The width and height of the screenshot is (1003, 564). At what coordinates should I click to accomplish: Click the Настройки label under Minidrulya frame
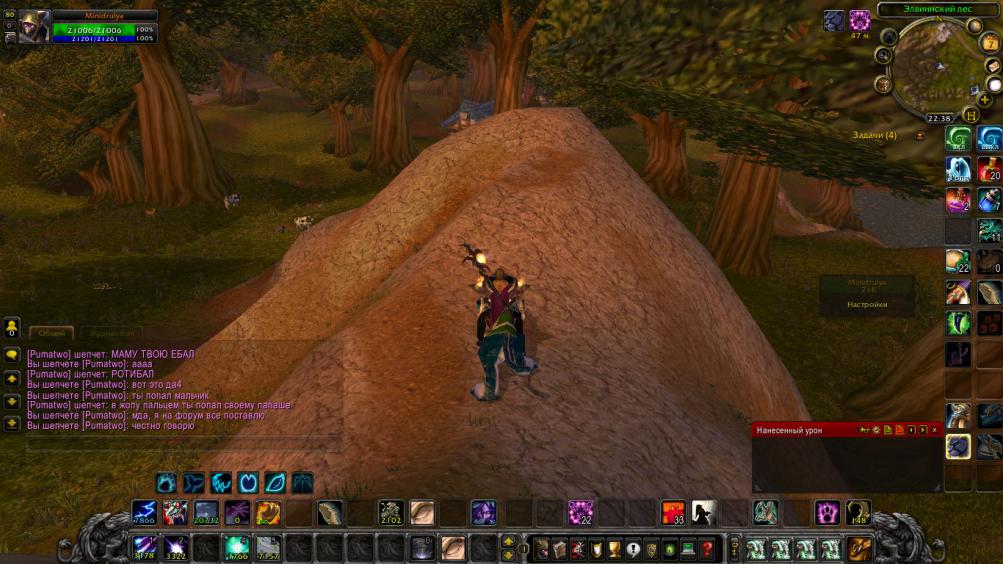click(x=866, y=304)
